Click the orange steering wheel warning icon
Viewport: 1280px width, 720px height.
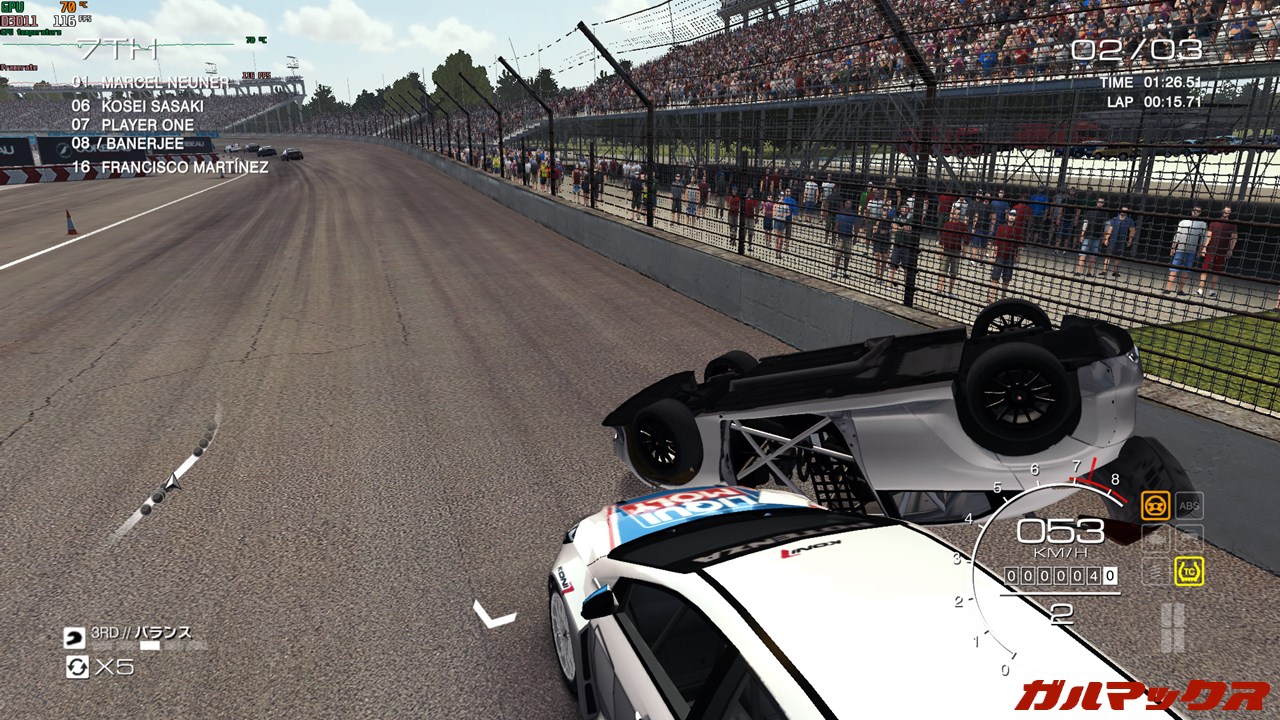pyautogui.click(x=1155, y=505)
